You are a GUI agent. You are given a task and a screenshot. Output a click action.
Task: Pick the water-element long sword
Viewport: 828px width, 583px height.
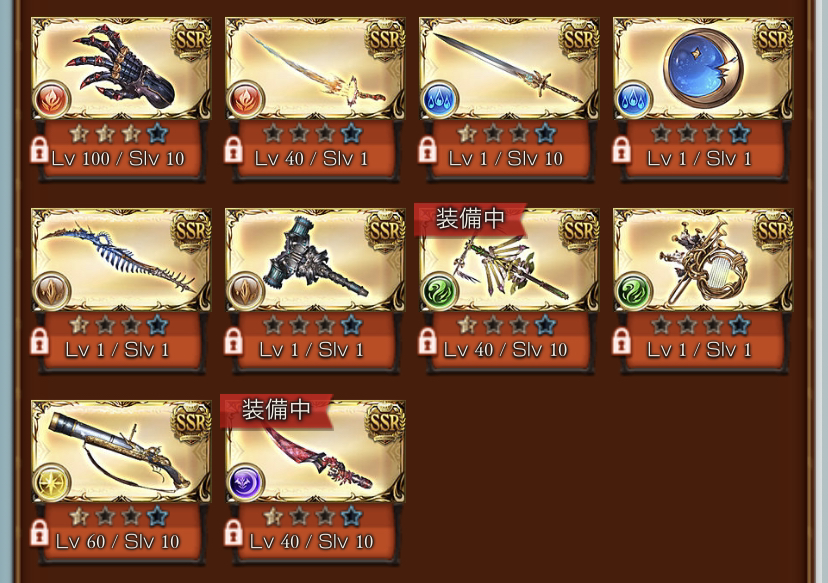click(509, 70)
